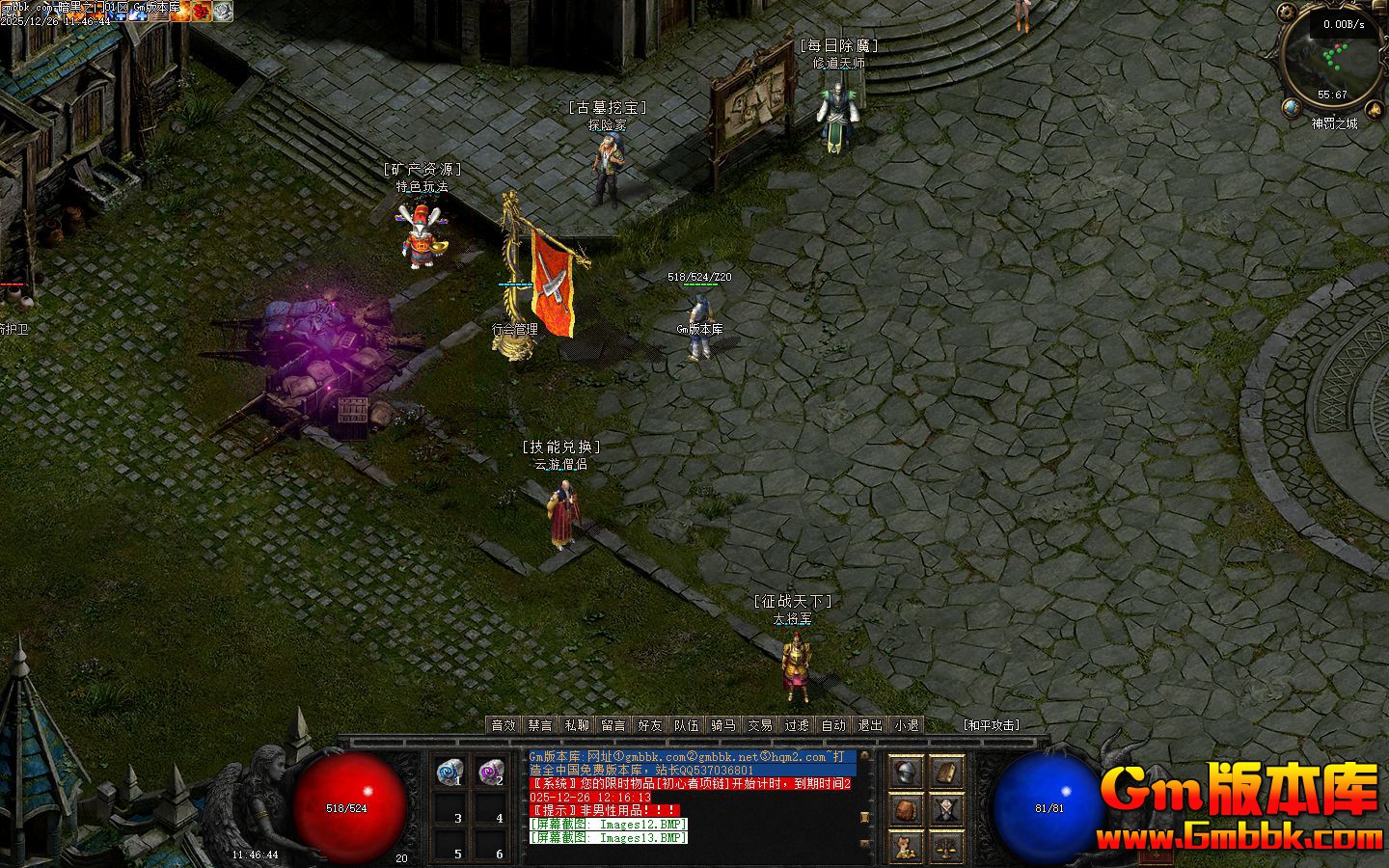Image resolution: width=1389 pixels, height=868 pixels.
Task: Enable 自动 auto mode
Action: click(833, 725)
